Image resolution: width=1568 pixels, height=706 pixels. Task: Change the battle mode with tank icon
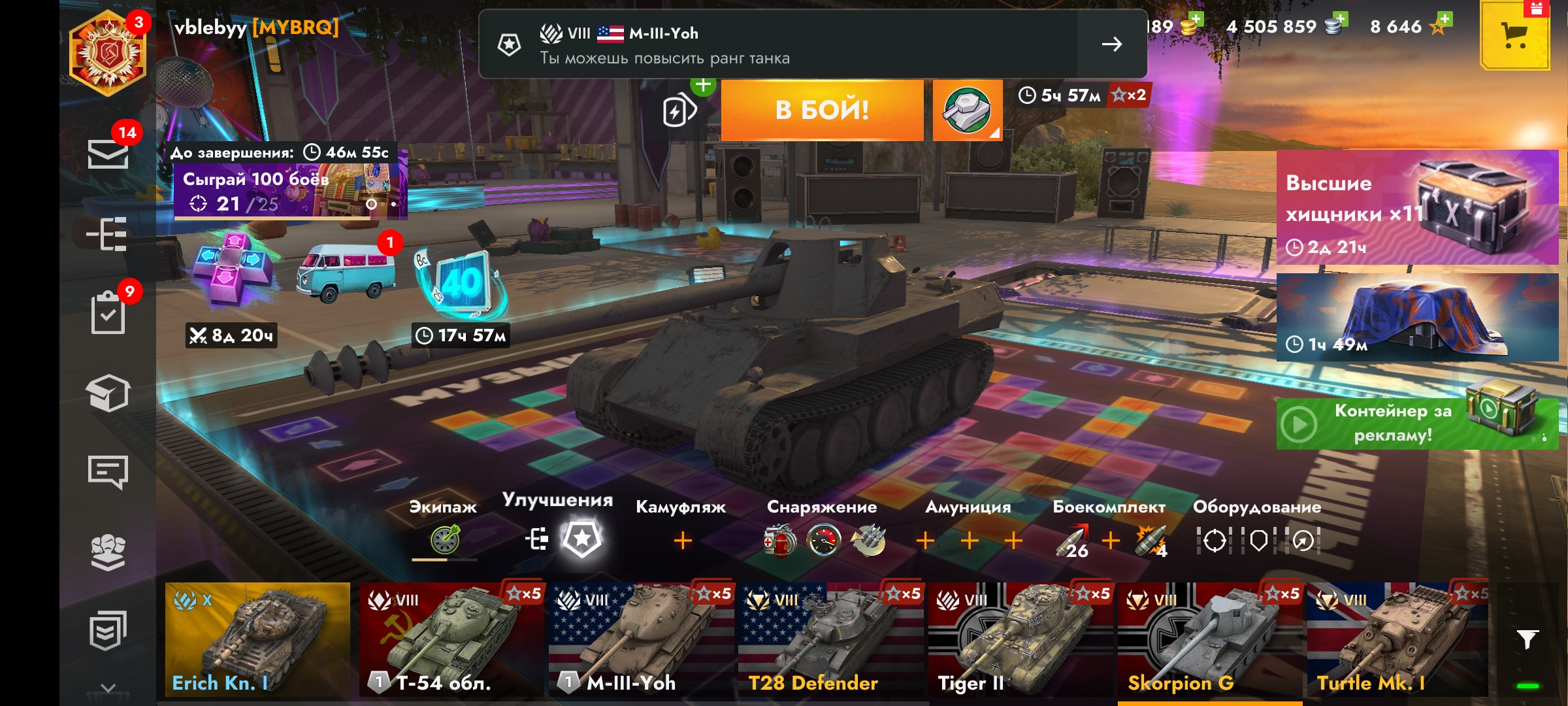coord(967,110)
